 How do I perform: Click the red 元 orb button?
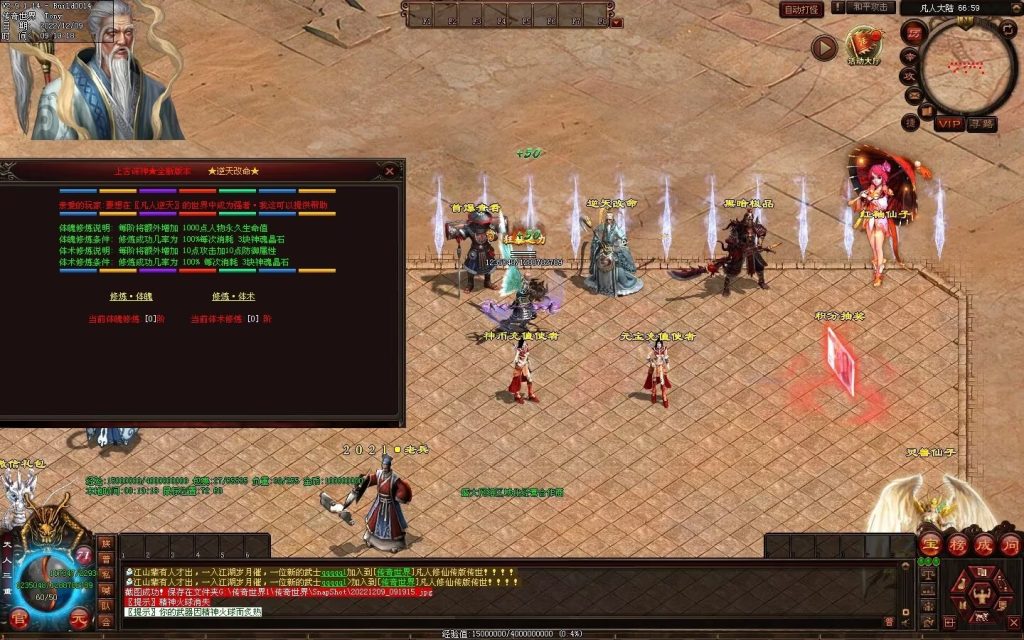(80, 619)
